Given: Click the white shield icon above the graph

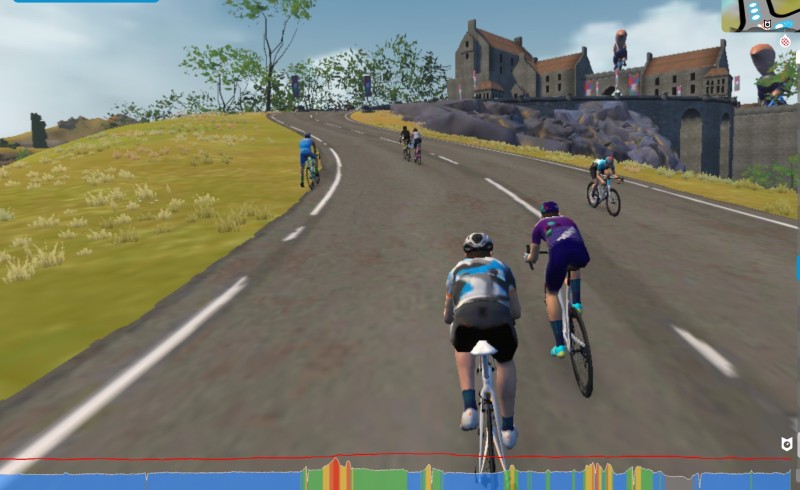Looking at the screenshot, I should pyautogui.click(x=786, y=444).
